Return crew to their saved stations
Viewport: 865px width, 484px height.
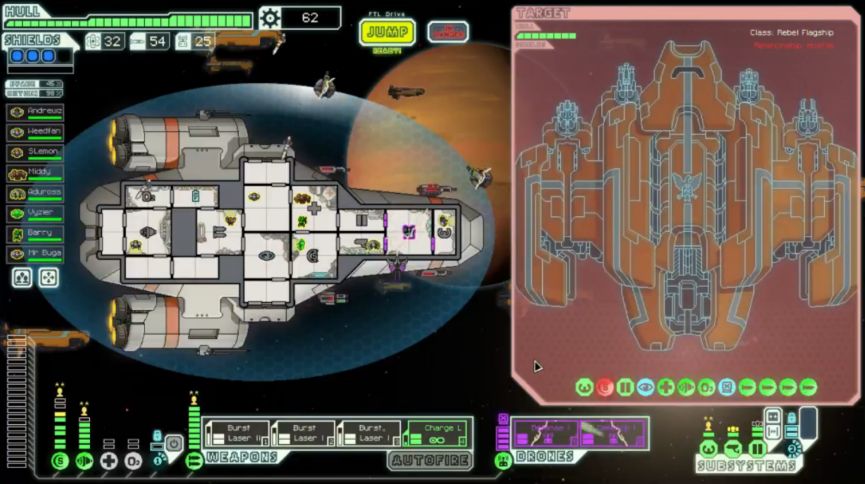pos(48,278)
